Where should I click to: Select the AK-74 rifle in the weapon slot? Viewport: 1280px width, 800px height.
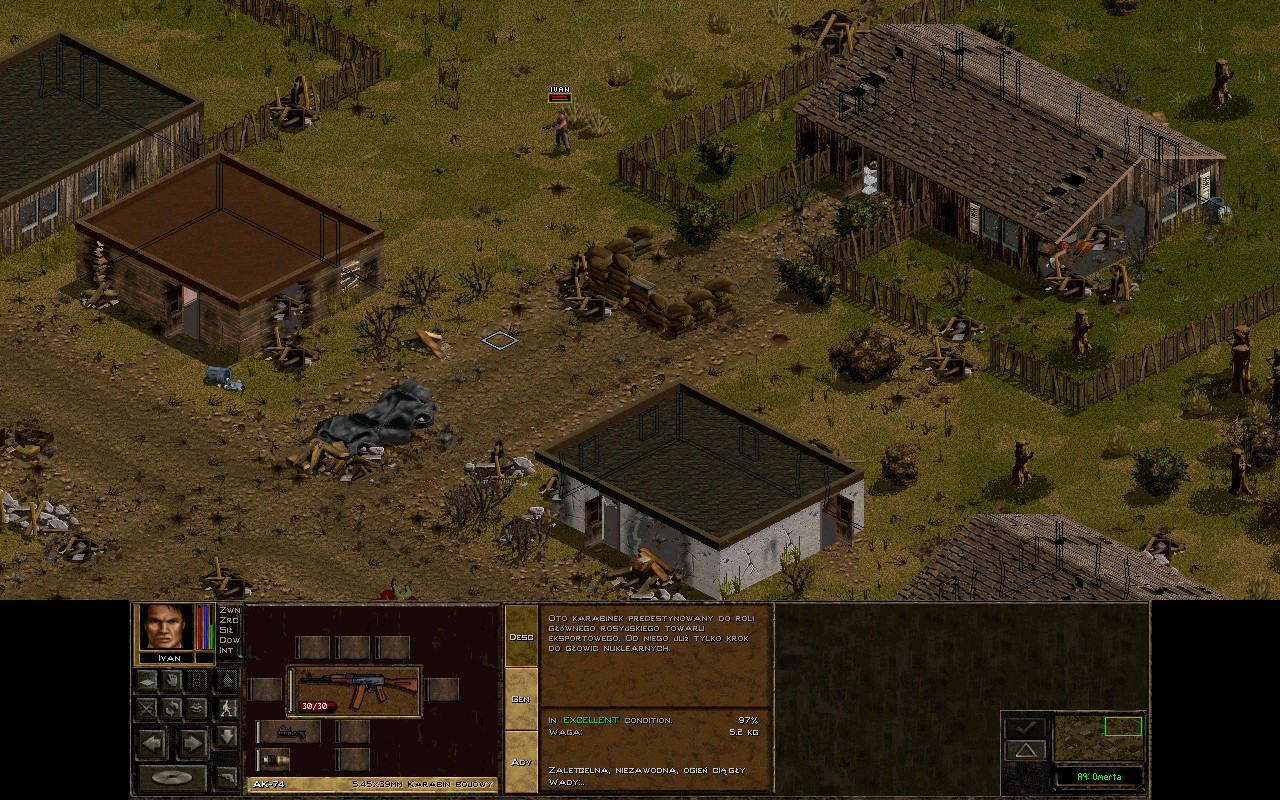click(x=355, y=690)
